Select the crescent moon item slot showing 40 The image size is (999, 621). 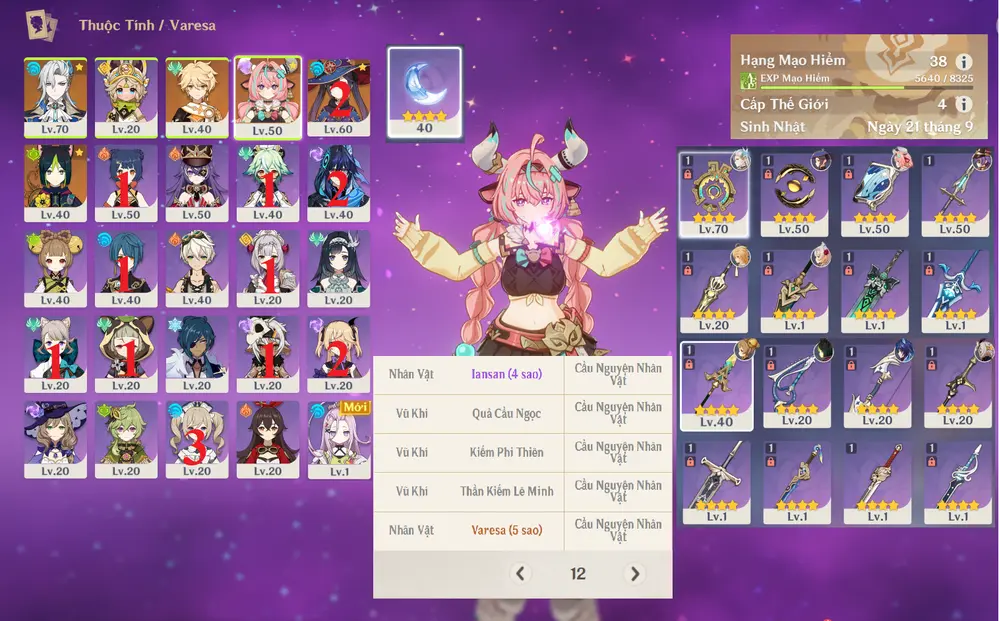tap(424, 91)
